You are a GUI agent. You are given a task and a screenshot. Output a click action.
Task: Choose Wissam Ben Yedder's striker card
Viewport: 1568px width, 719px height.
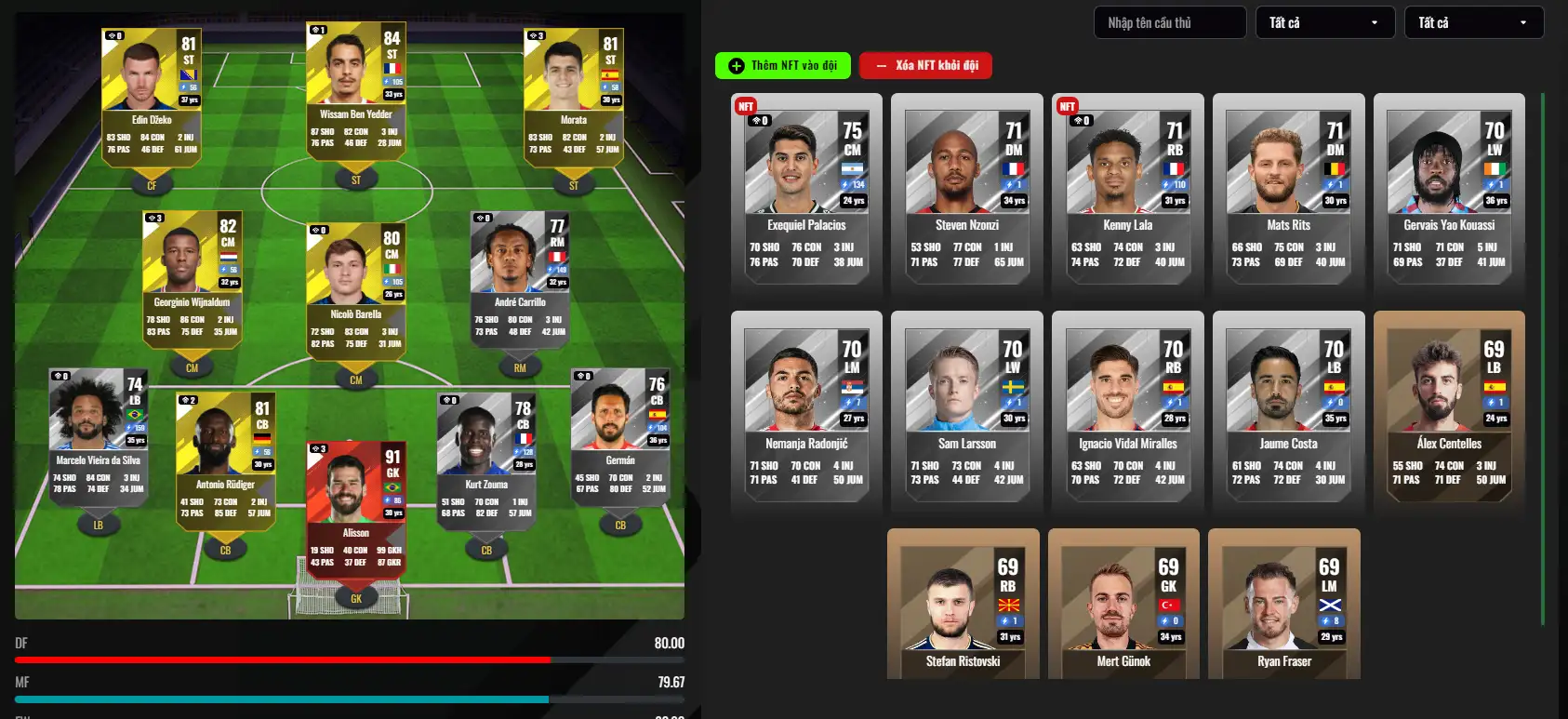[x=356, y=90]
